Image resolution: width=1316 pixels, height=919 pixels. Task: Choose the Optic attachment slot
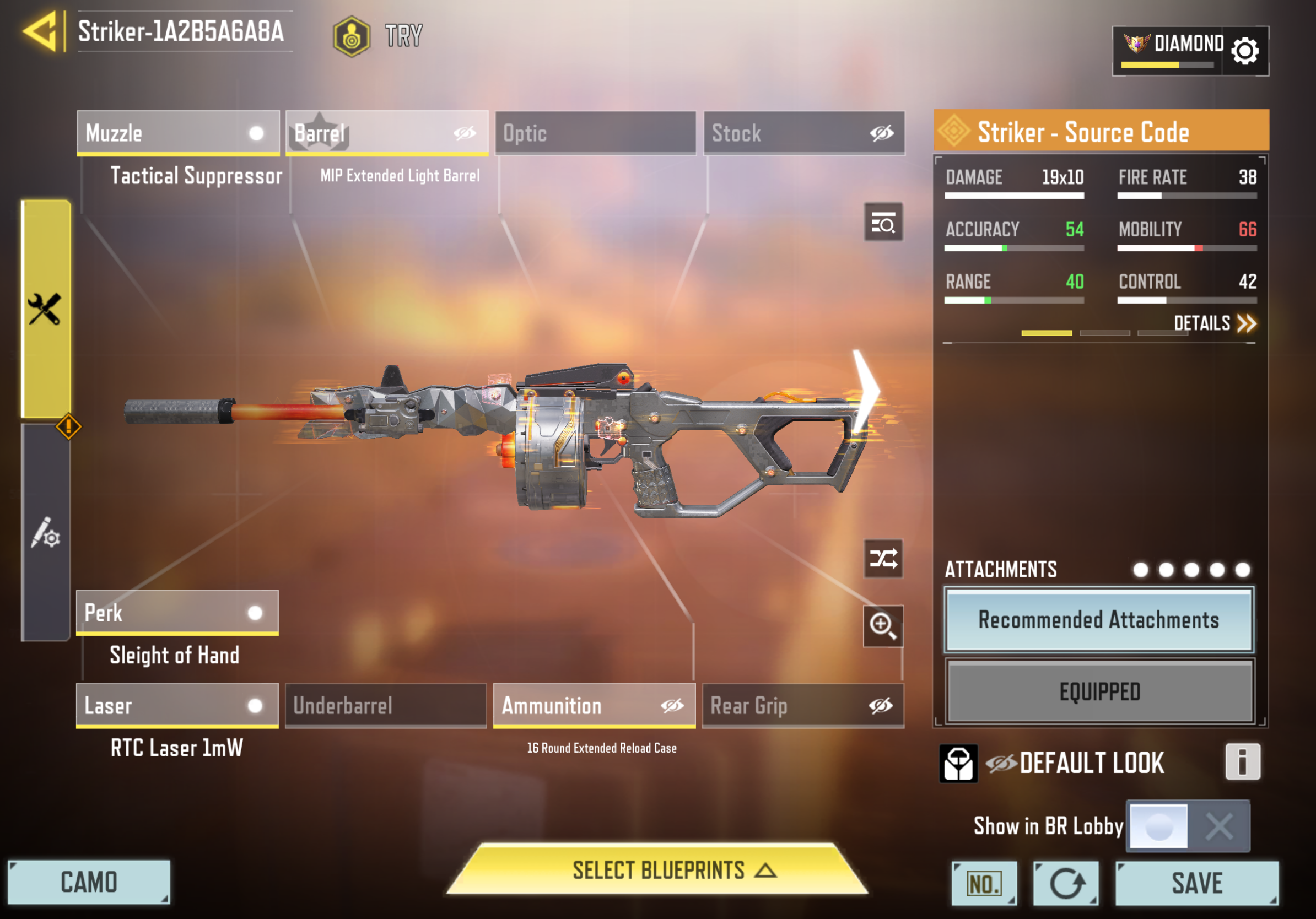tap(595, 133)
